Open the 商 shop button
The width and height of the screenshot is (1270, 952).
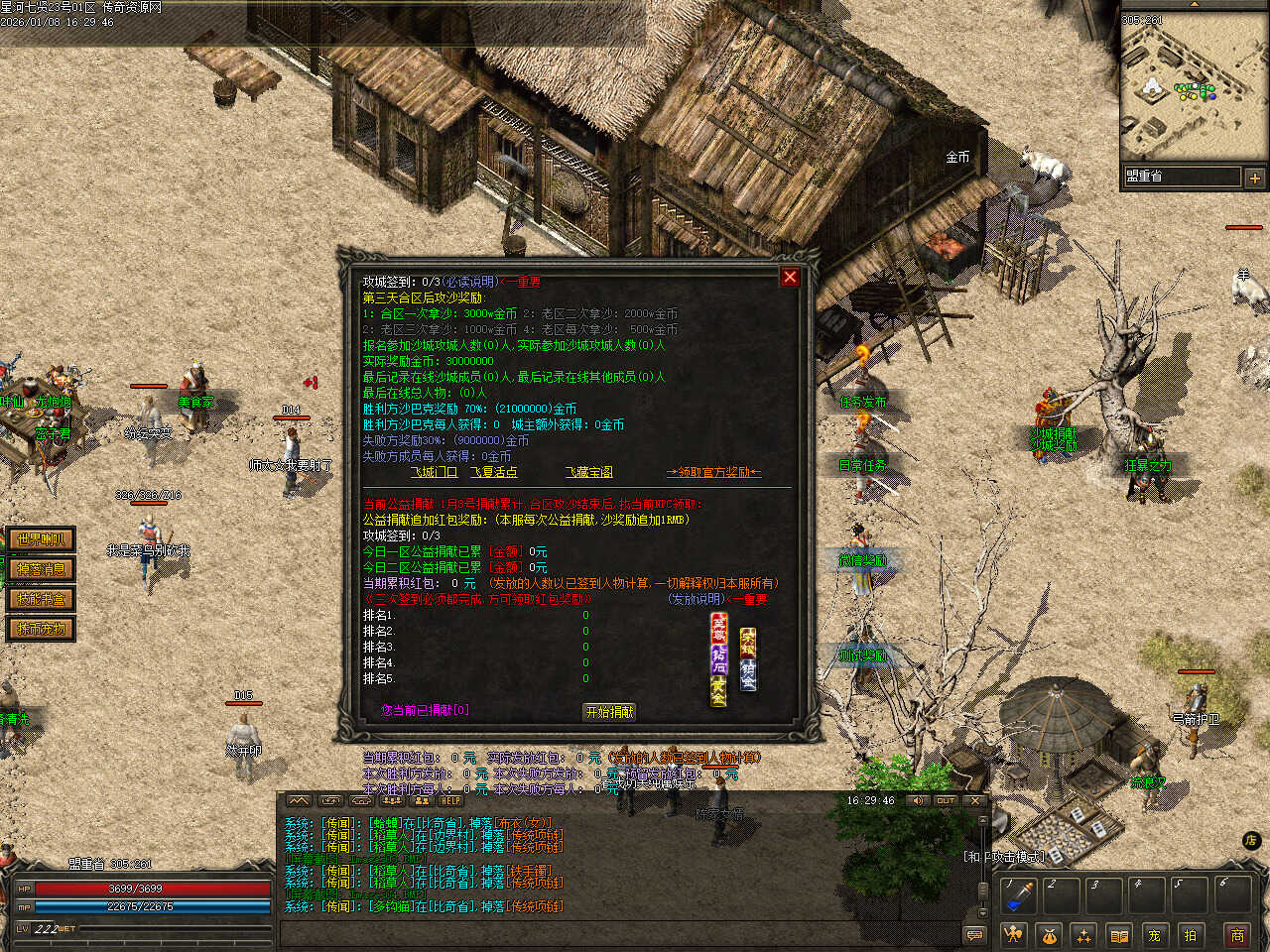(x=1237, y=935)
